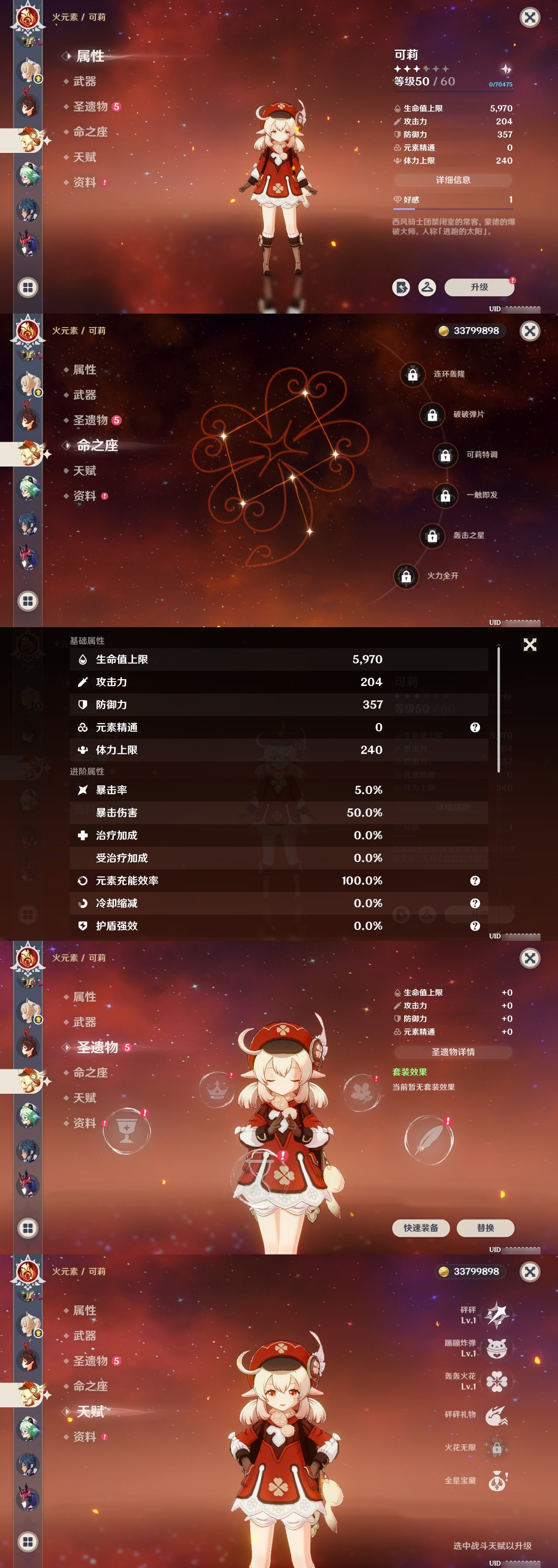
Task: Click the 升级 upgrade button
Action: coord(480,287)
